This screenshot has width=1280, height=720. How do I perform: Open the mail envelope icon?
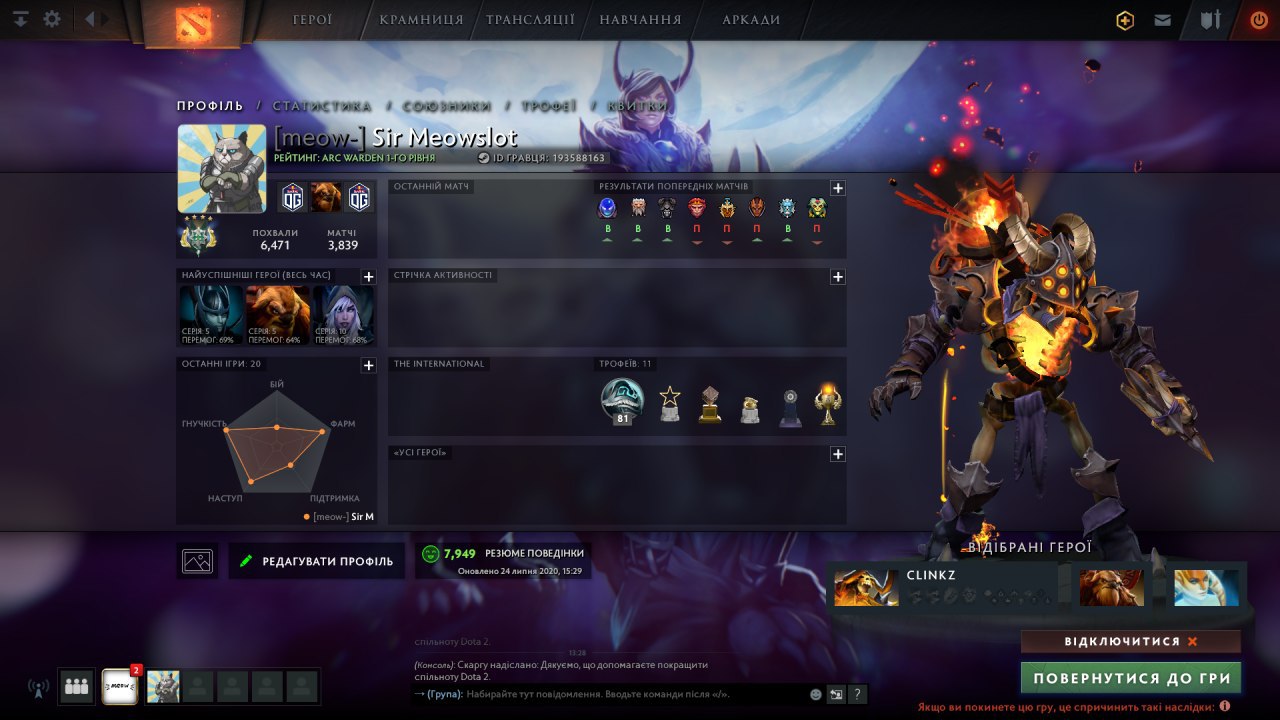click(x=1162, y=20)
